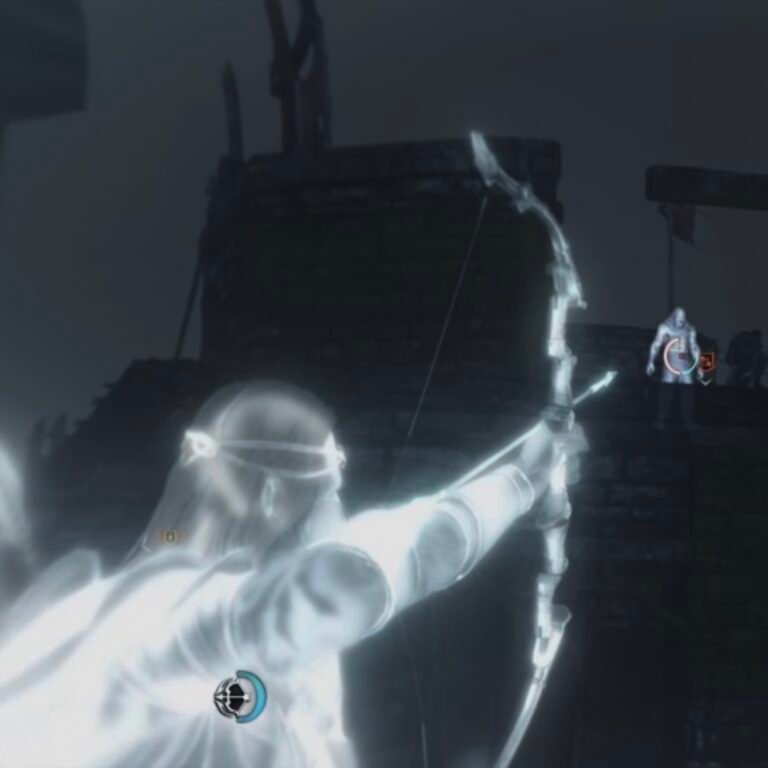The image size is (768, 768).
Task: Select the orange square marker beside the targeted enemy
Action: point(706,361)
